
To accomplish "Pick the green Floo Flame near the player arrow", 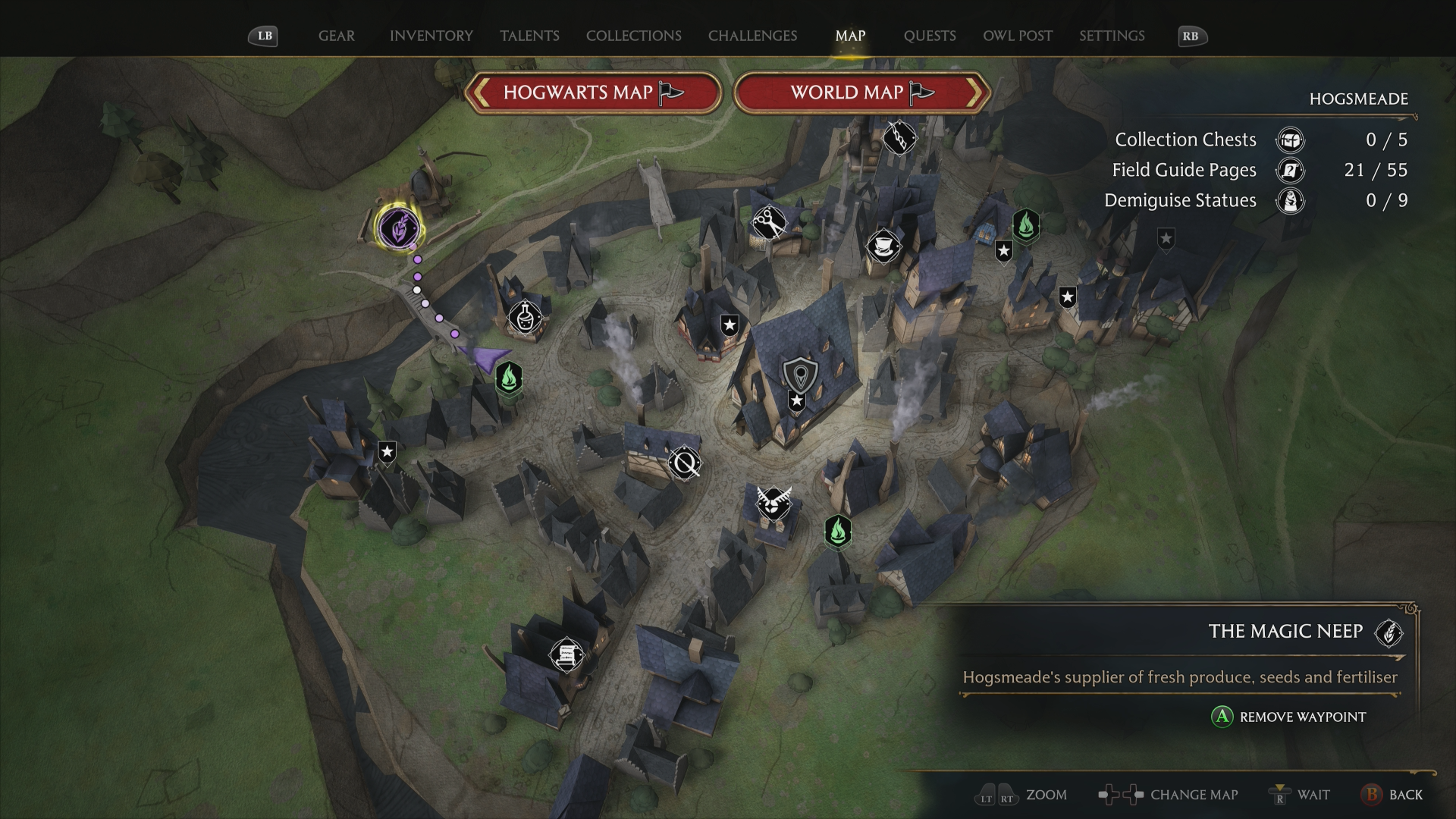I will tap(509, 377).
